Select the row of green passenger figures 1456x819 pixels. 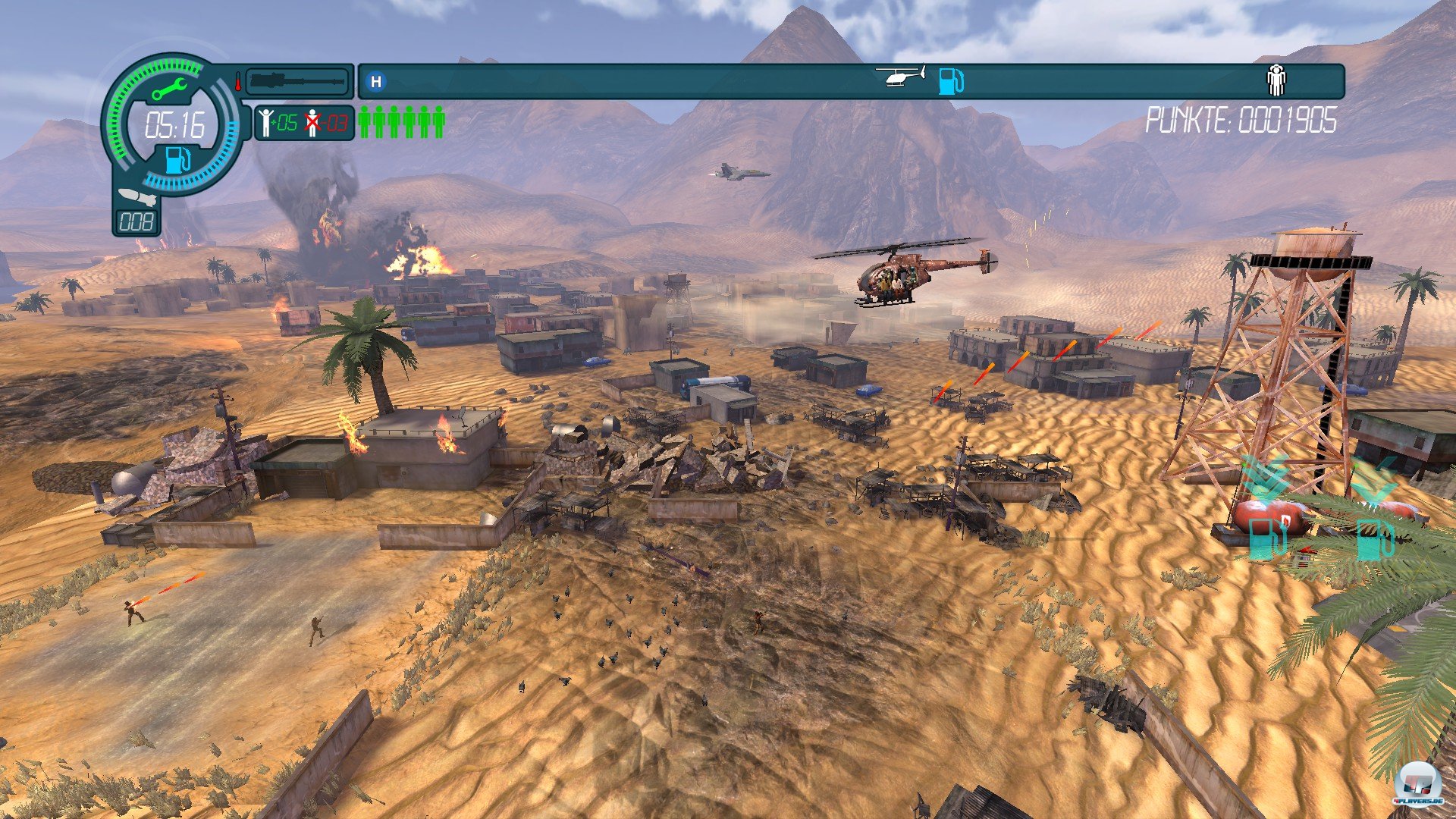click(401, 122)
